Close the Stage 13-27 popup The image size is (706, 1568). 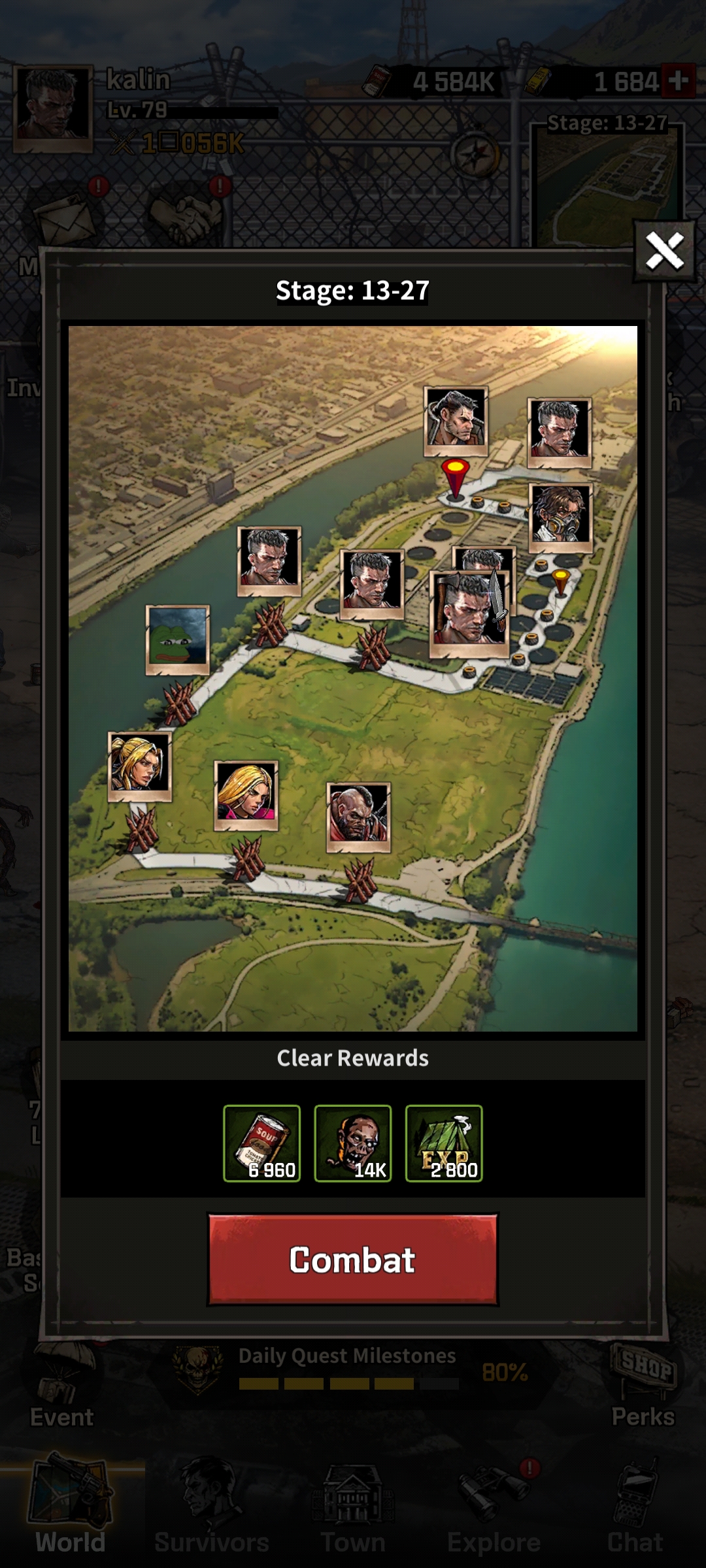pyautogui.click(x=664, y=251)
